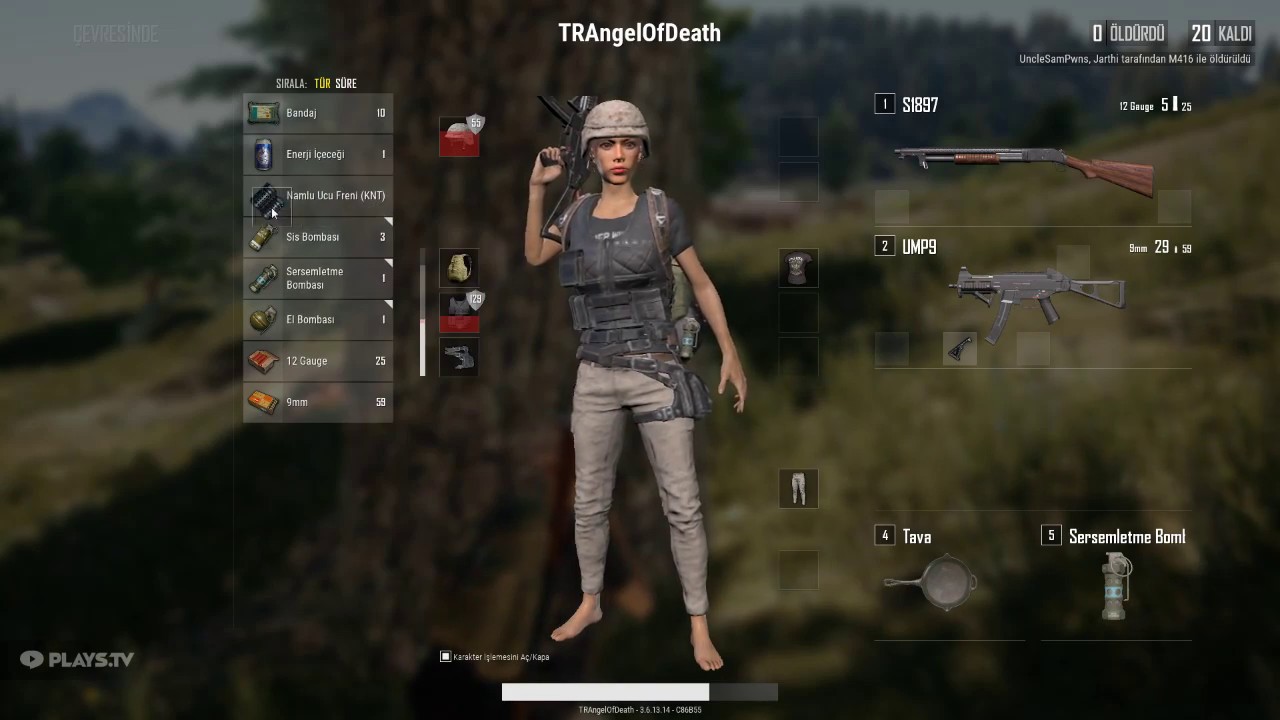Select the El Bombası frag grenade icon

(x=263, y=319)
